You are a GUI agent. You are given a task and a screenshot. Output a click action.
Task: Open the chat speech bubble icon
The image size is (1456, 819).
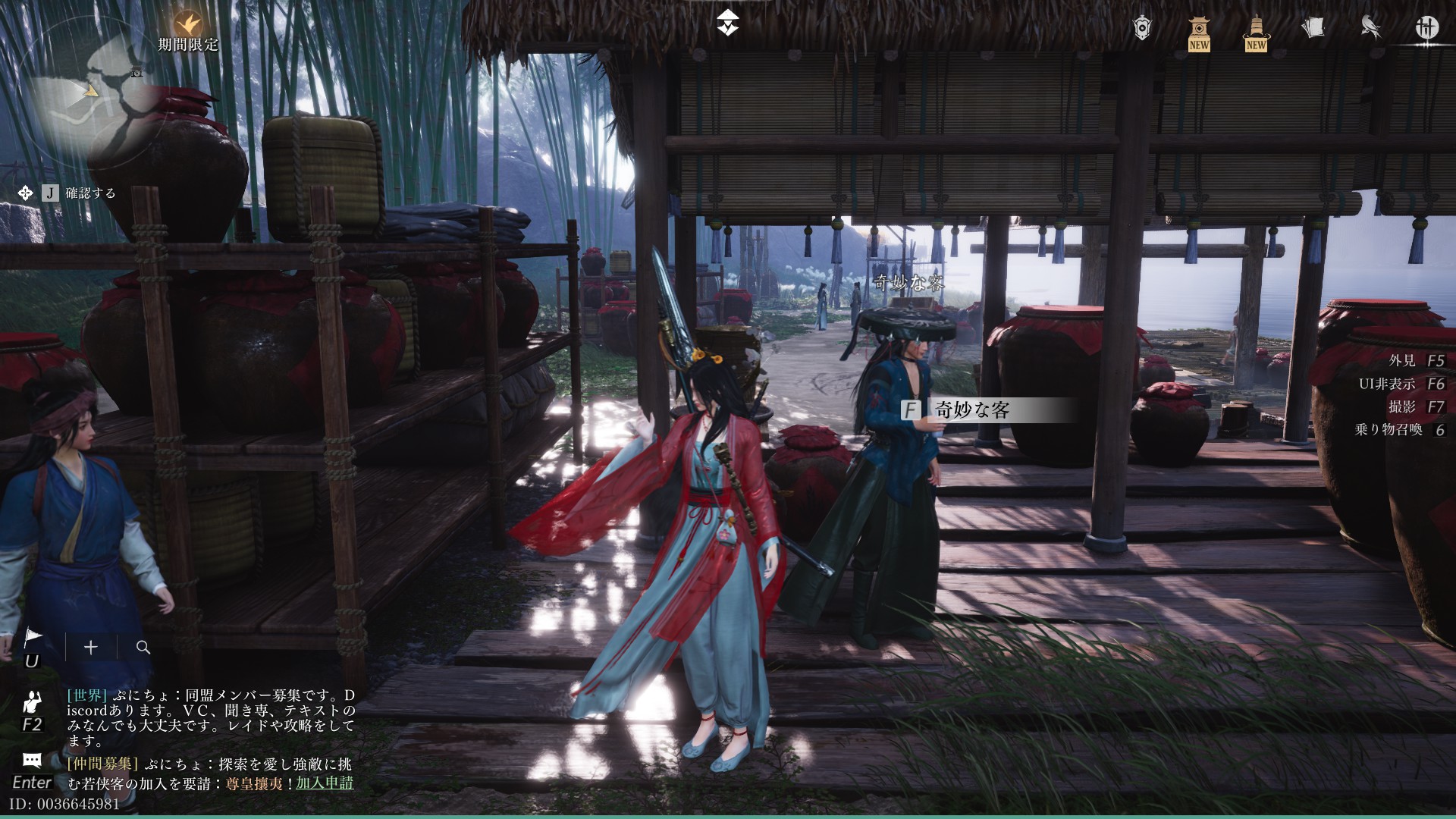pyautogui.click(x=32, y=760)
